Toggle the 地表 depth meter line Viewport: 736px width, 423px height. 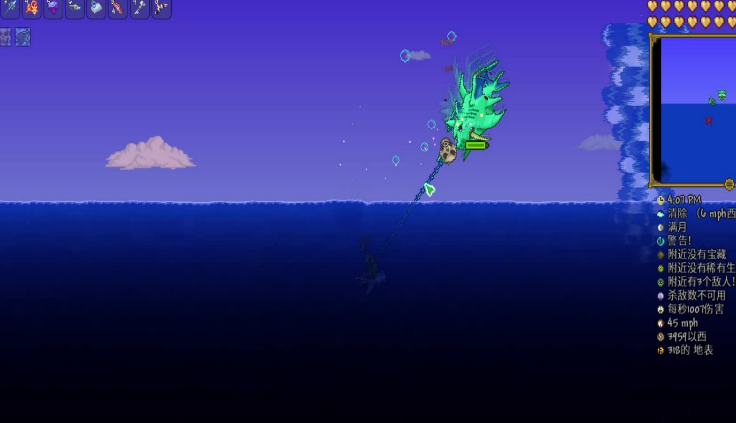(690, 350)
